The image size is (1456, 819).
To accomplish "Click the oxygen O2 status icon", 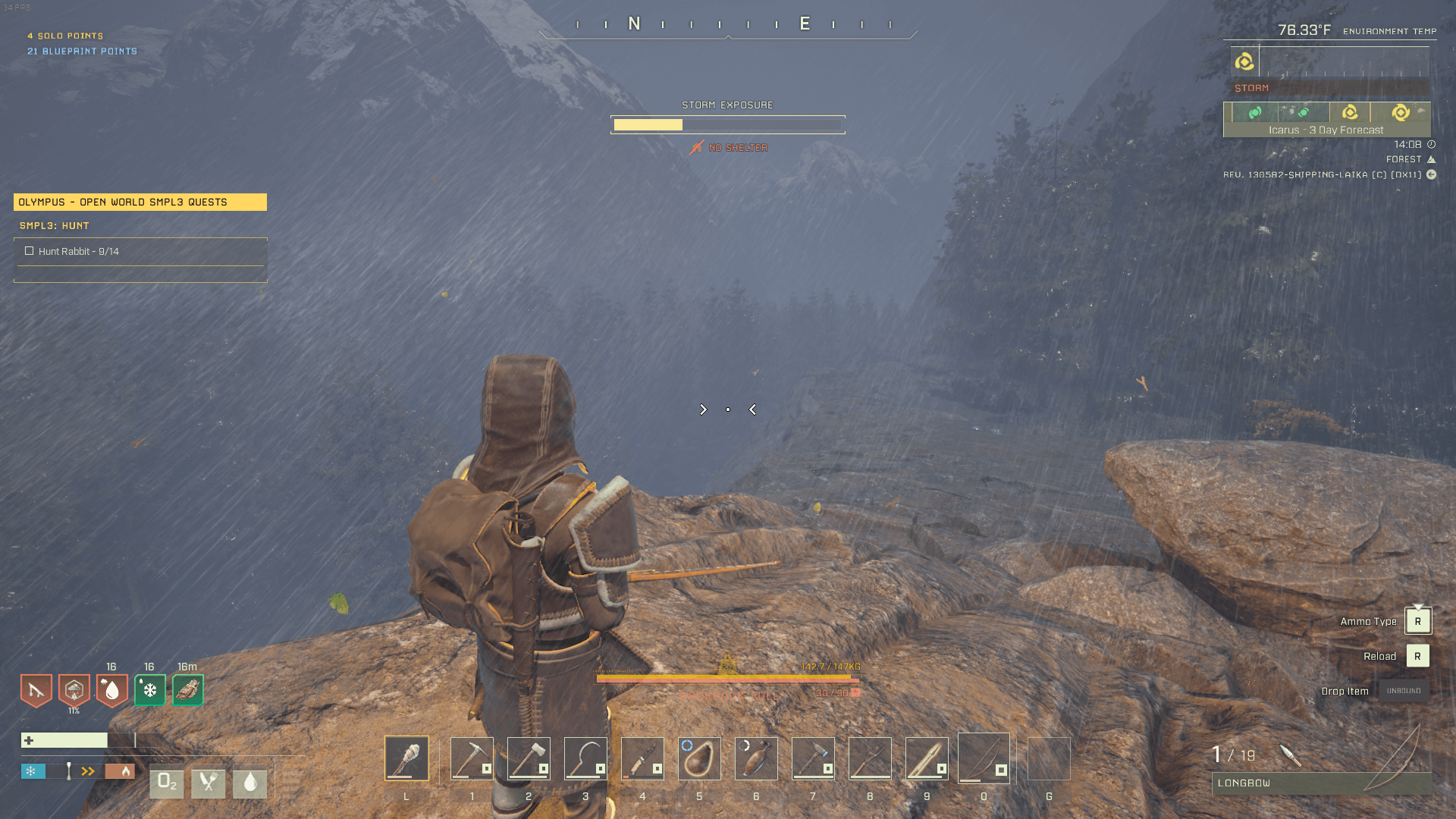I will (x=166, y=783).
